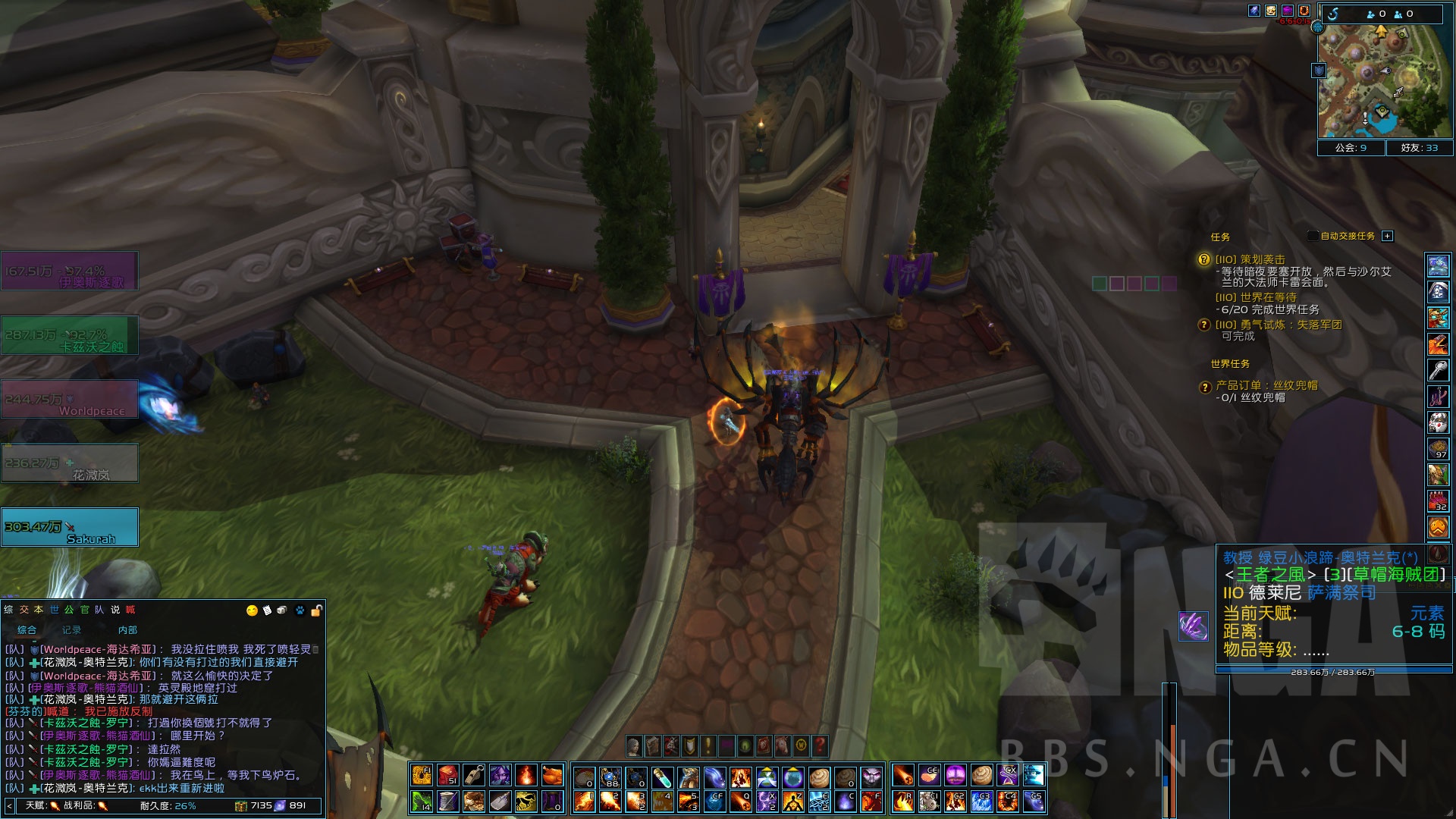Open the guild shield micro-menu icon

[689, 747]
